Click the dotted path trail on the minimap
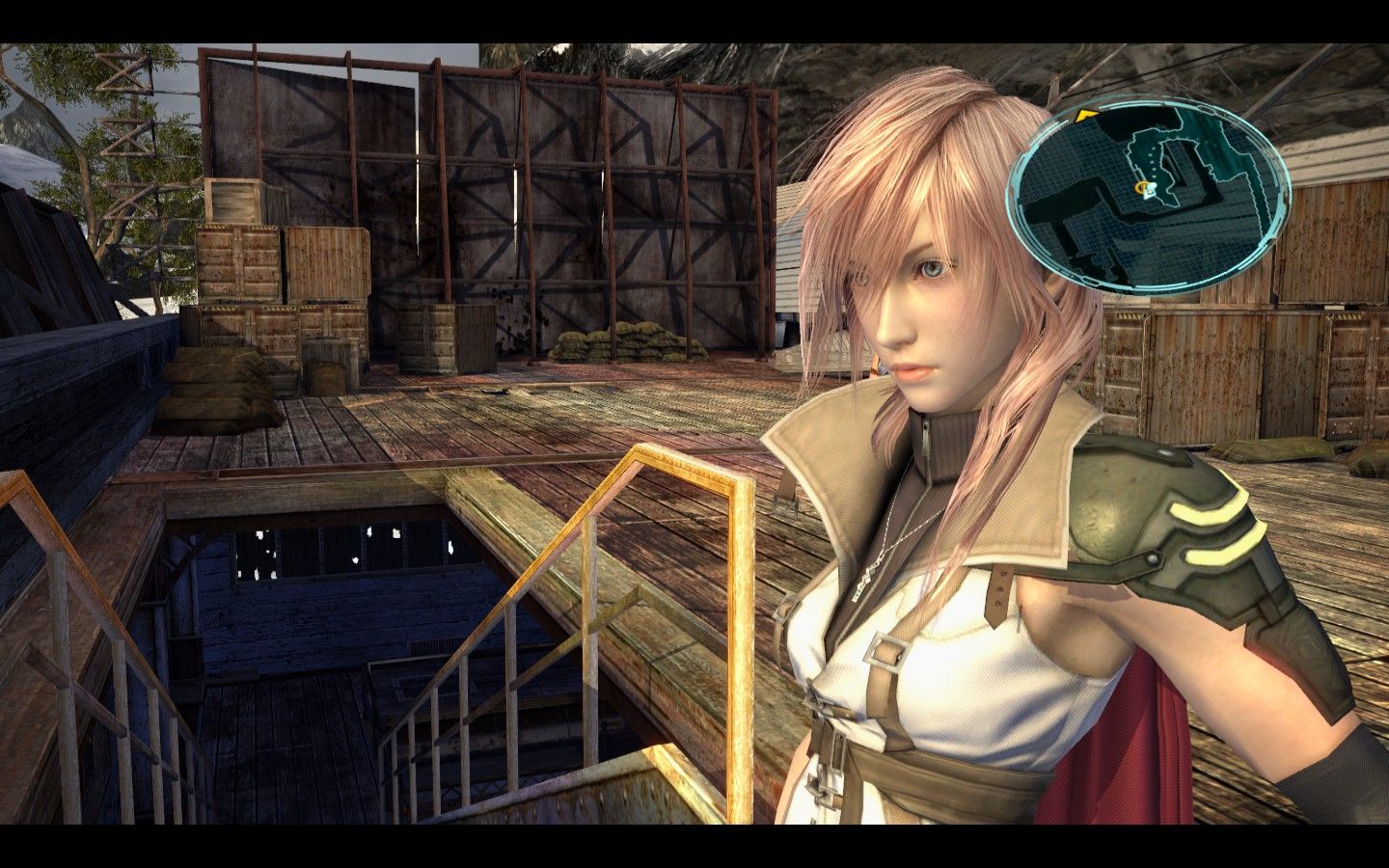The image size is (1389, 868). click(x=1154, y=161)
